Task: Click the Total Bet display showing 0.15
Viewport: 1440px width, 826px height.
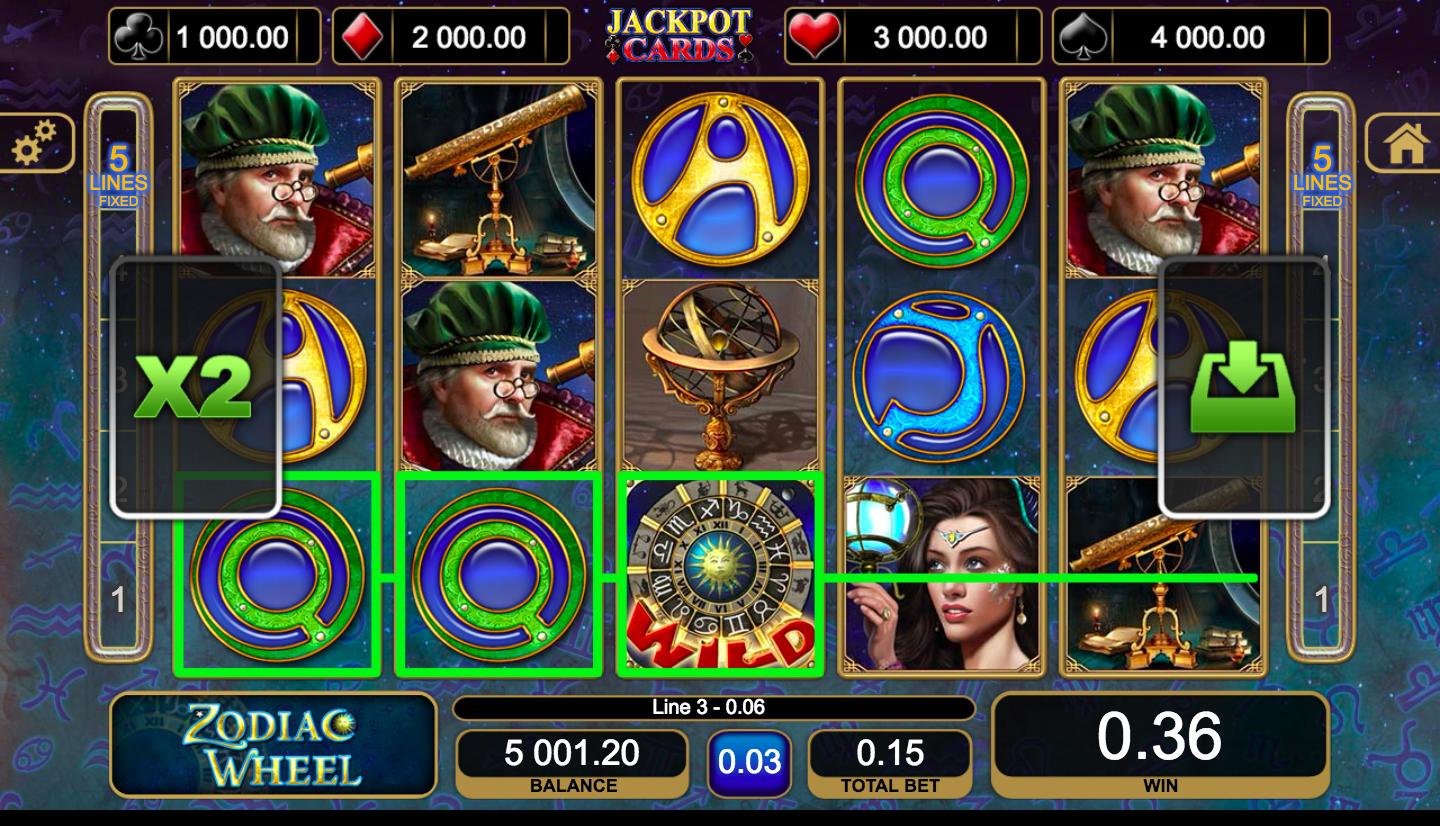Action: click(887, 756)
